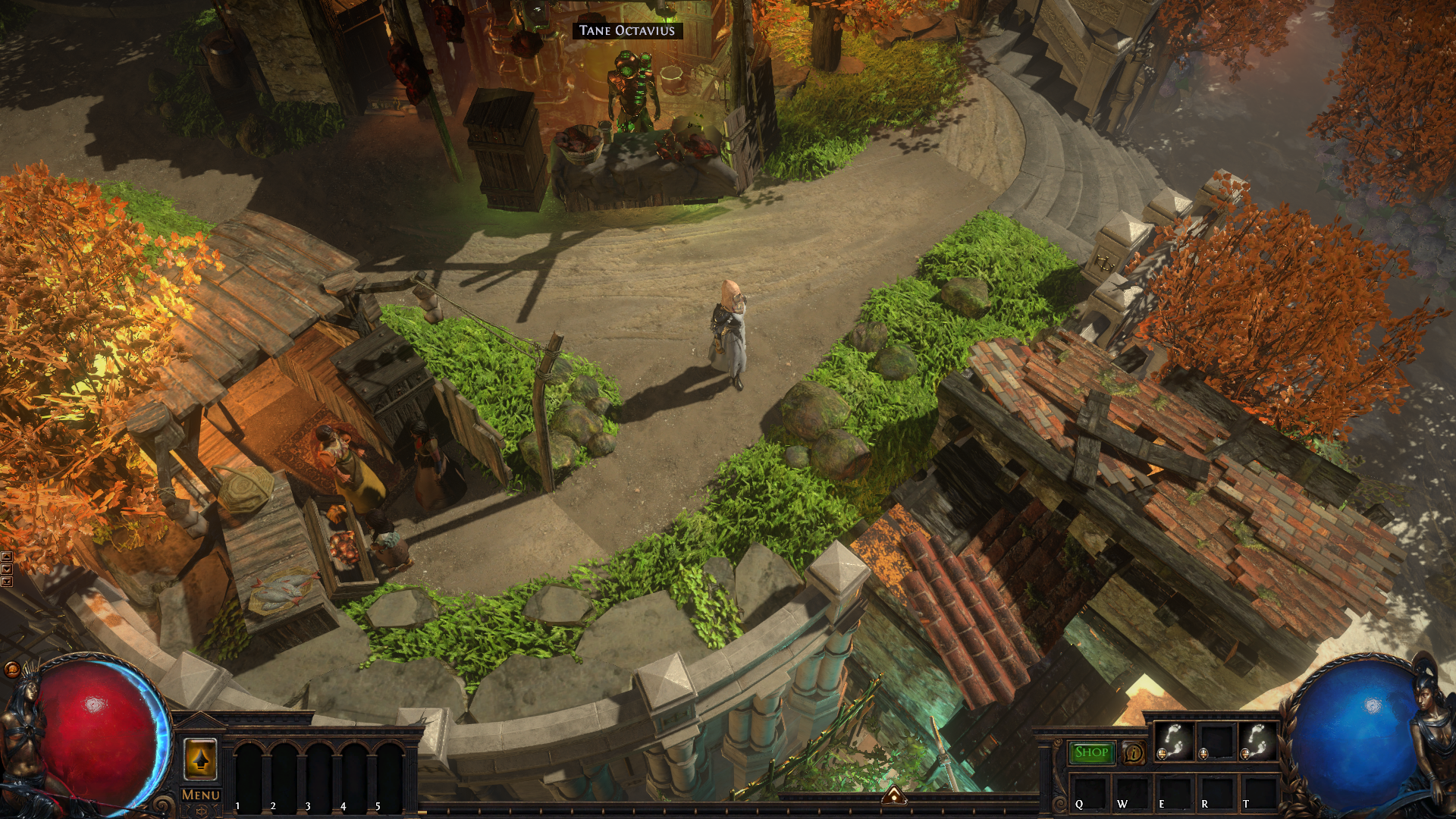The width and height of the screenshot is (1456, 819).
Task: Open the chat bubble icon by health orb
Action: (12, 669)
